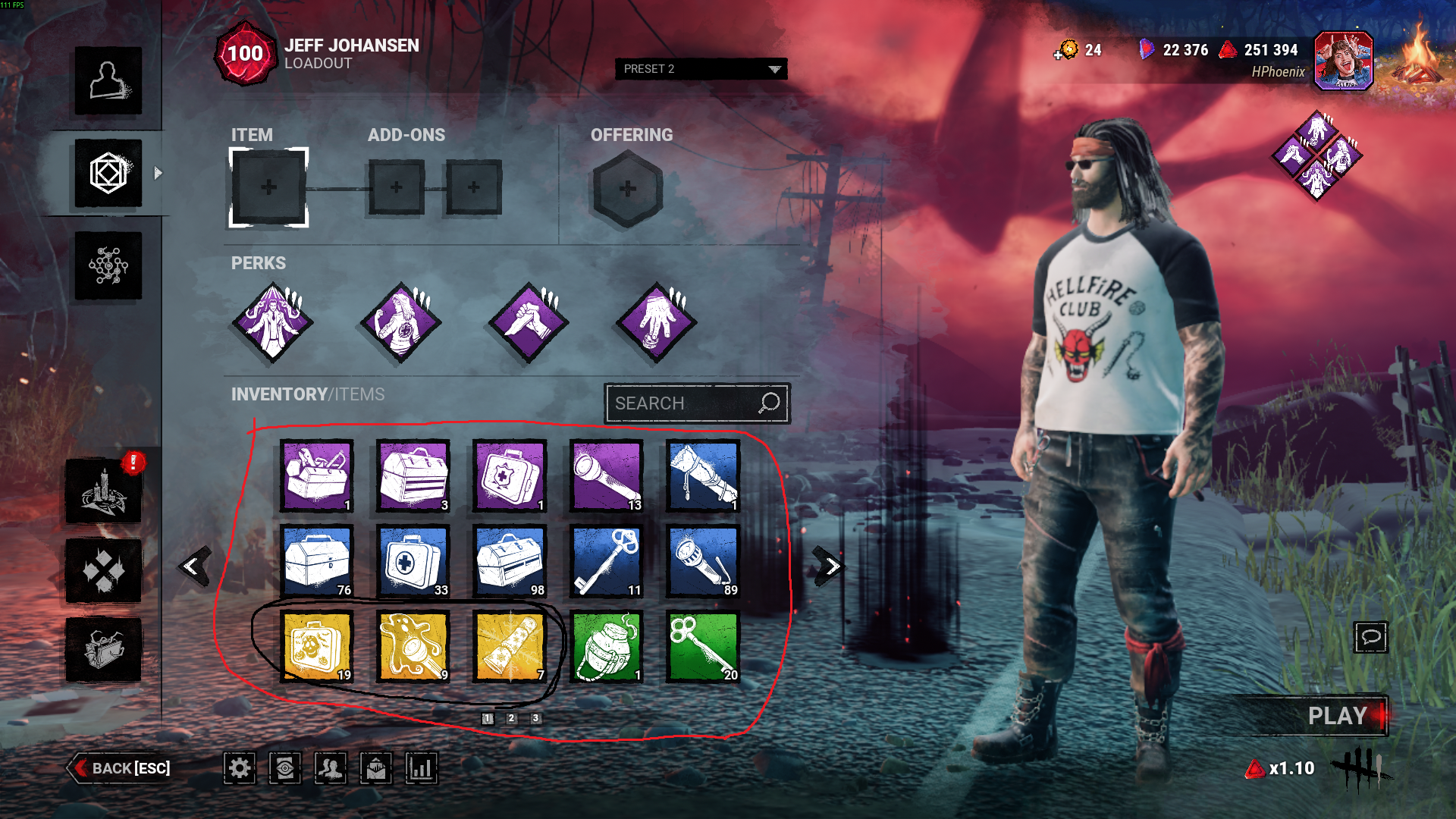Choose the blue medkit with 33 count
Viewport: 1456px width, 819px height.
coord(413,561)
